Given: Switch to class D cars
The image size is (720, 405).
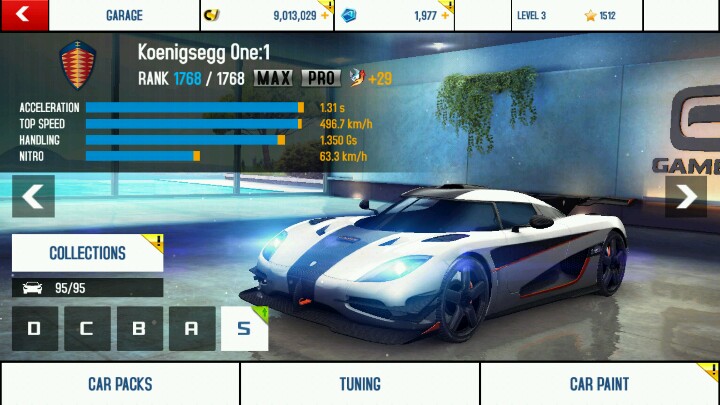Looking at the screenshot, I should [35, 328].
